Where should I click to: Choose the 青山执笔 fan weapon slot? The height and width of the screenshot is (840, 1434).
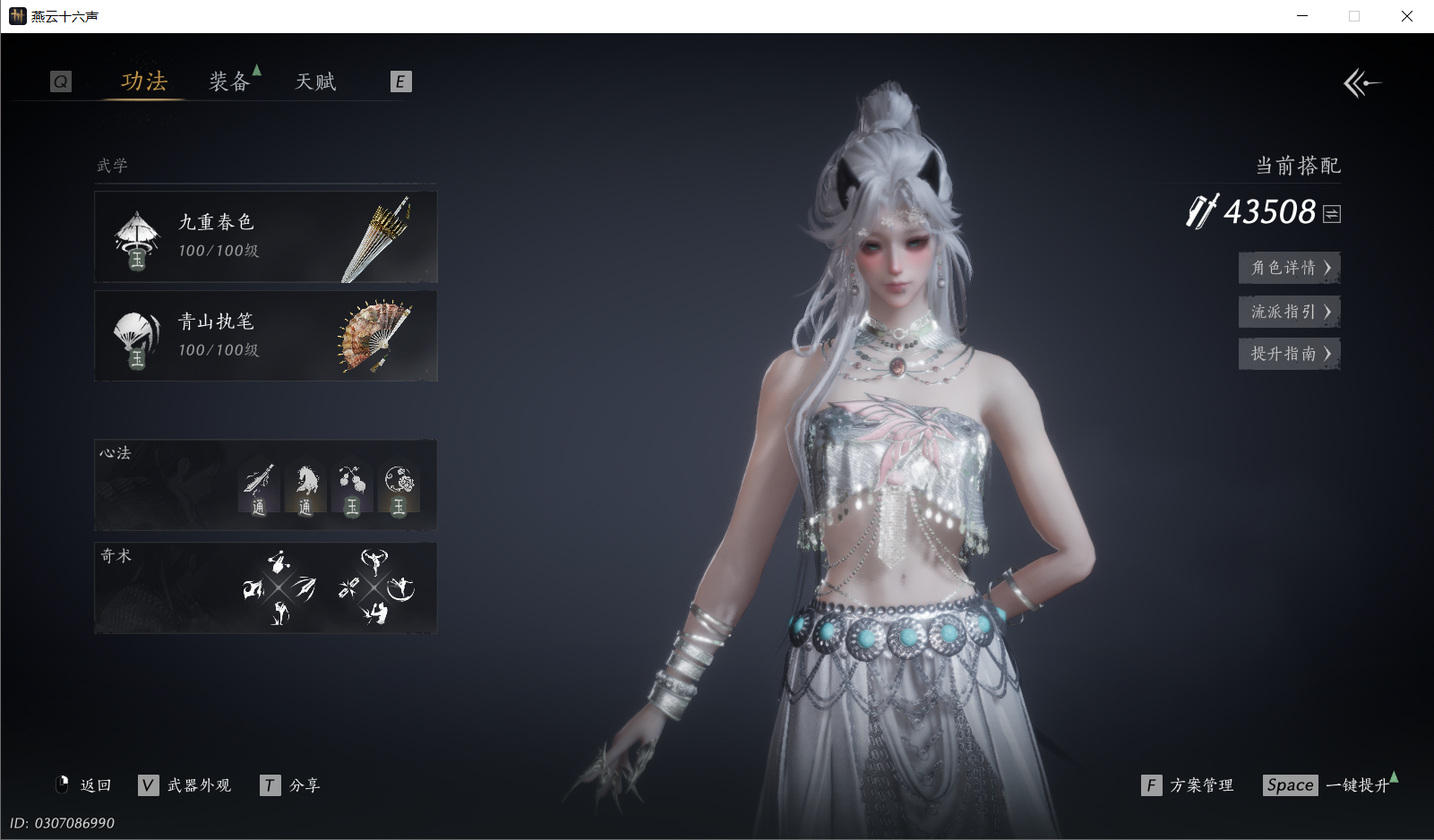pyautogui.click(x=266, y=336)
